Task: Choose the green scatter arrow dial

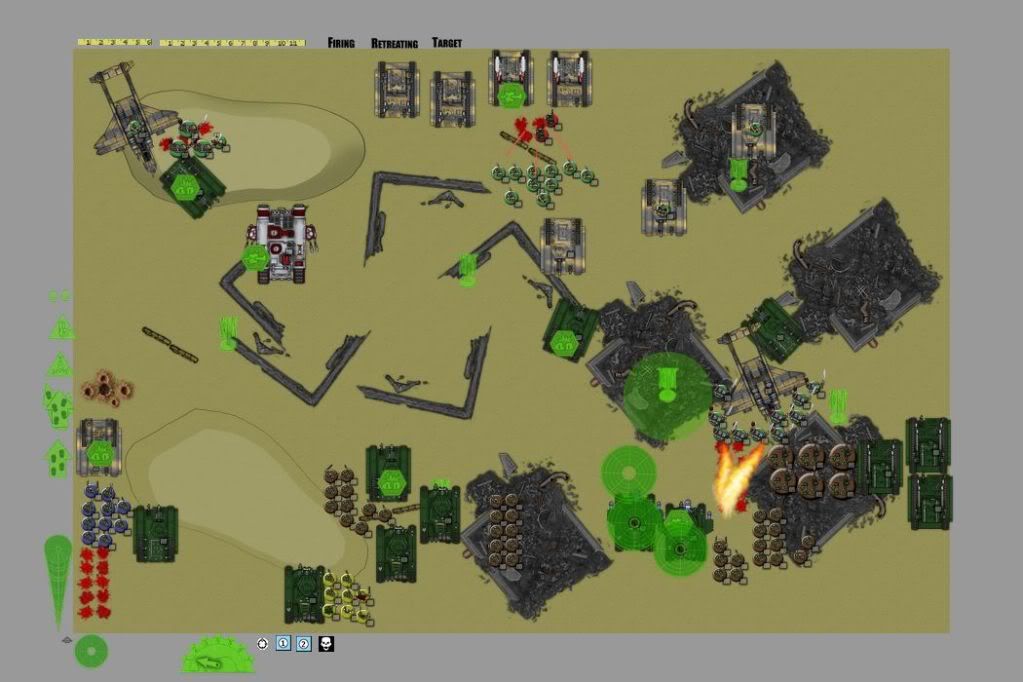Action: (x=218, y=655)
